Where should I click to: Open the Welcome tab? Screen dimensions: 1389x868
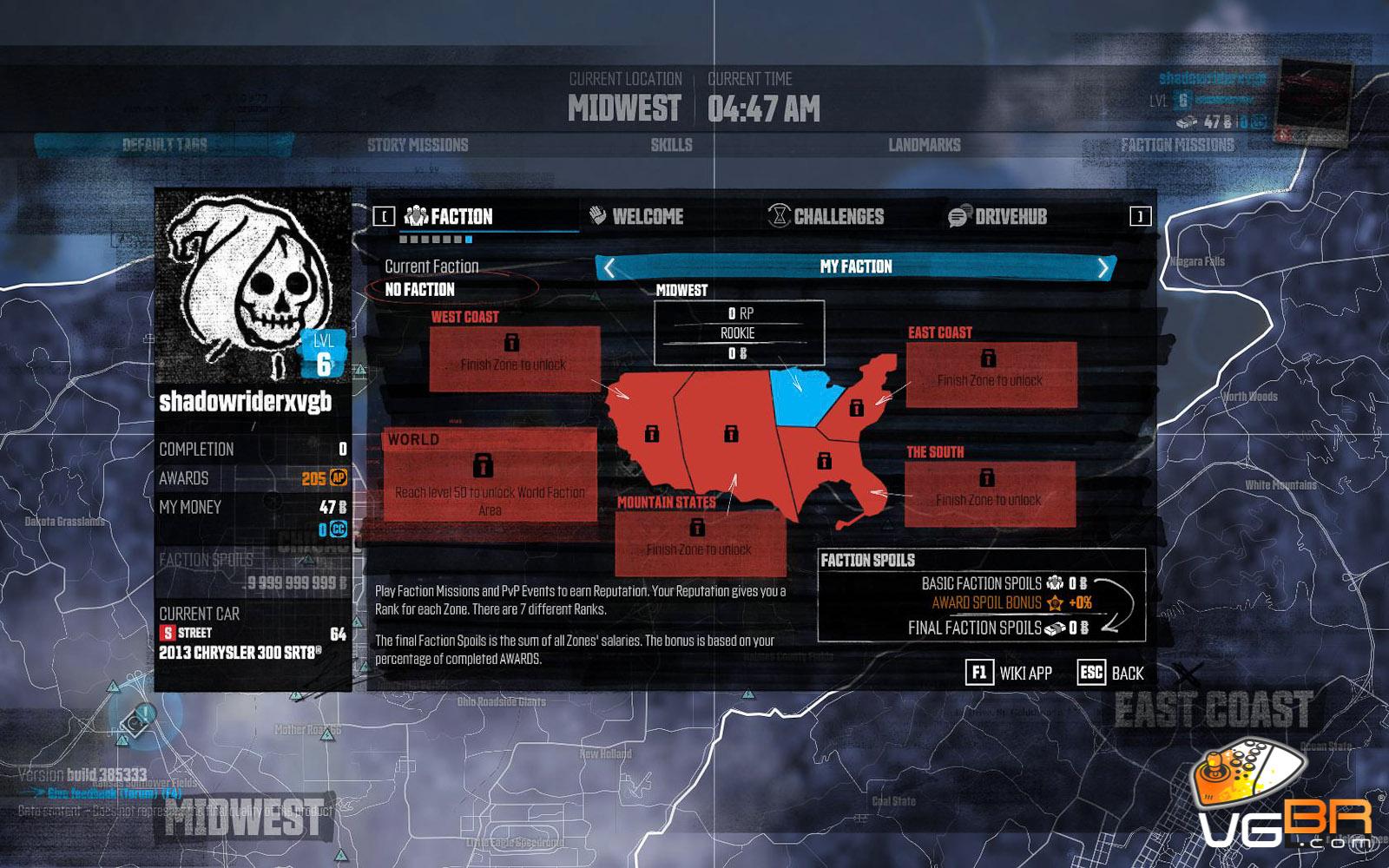[x=636, y=216]
